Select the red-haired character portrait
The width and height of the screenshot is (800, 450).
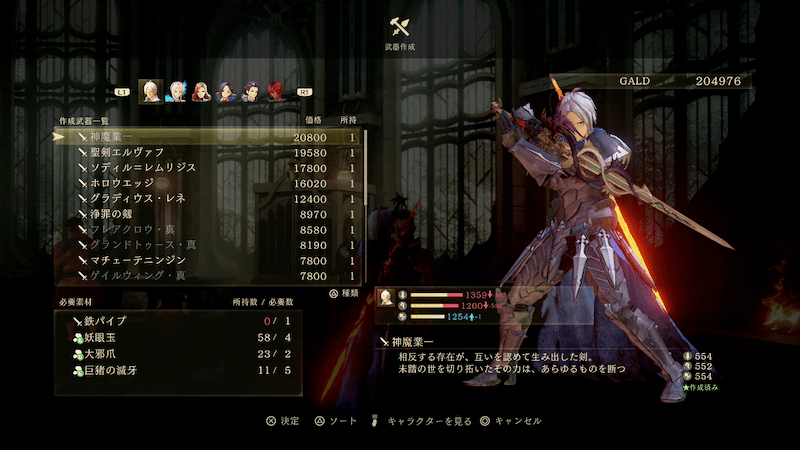pyautogui.click(x=274, y=91)
